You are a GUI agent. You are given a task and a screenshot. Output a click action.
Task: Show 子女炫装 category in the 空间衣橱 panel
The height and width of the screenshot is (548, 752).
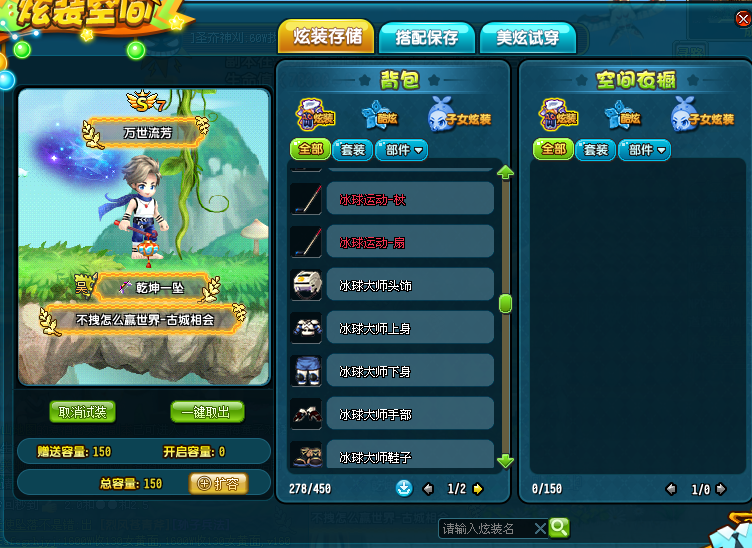pos(687,116)
